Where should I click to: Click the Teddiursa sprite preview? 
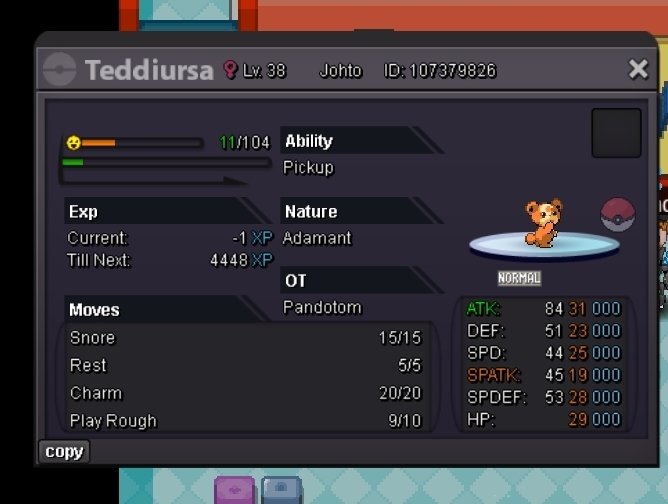(543, 224)
